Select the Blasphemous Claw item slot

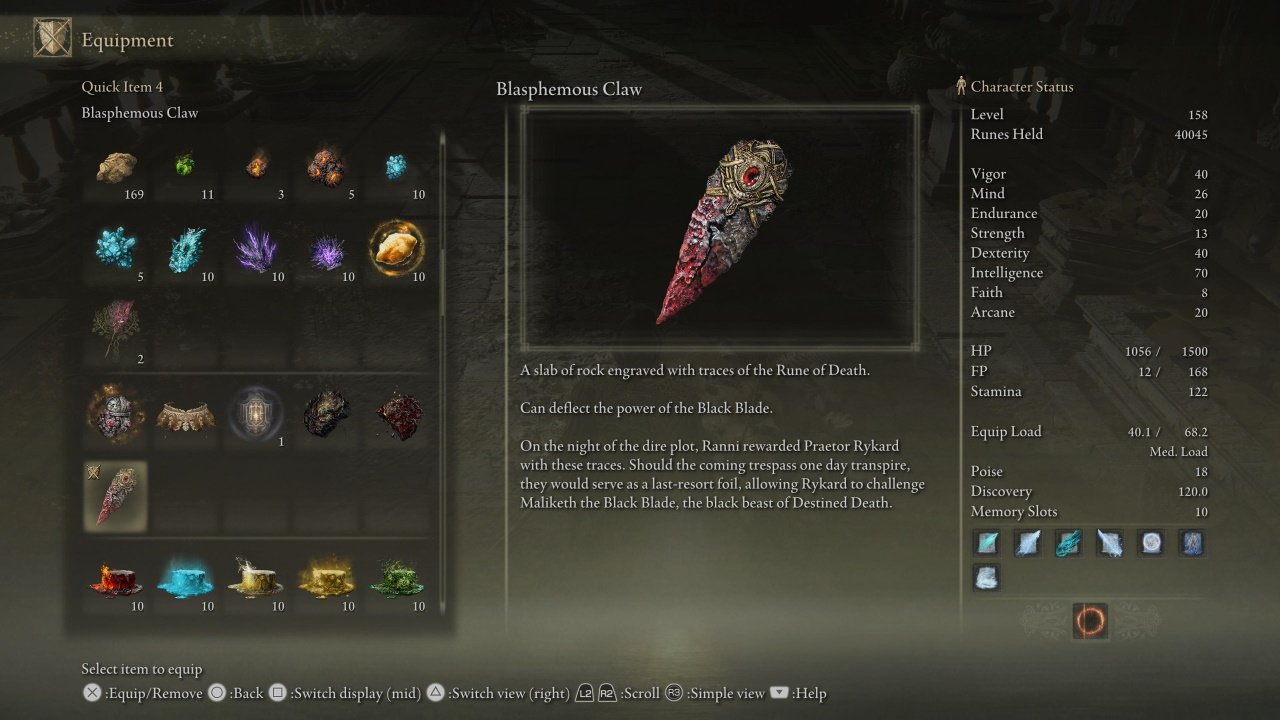pyautogui.click(x=116, y=495)
